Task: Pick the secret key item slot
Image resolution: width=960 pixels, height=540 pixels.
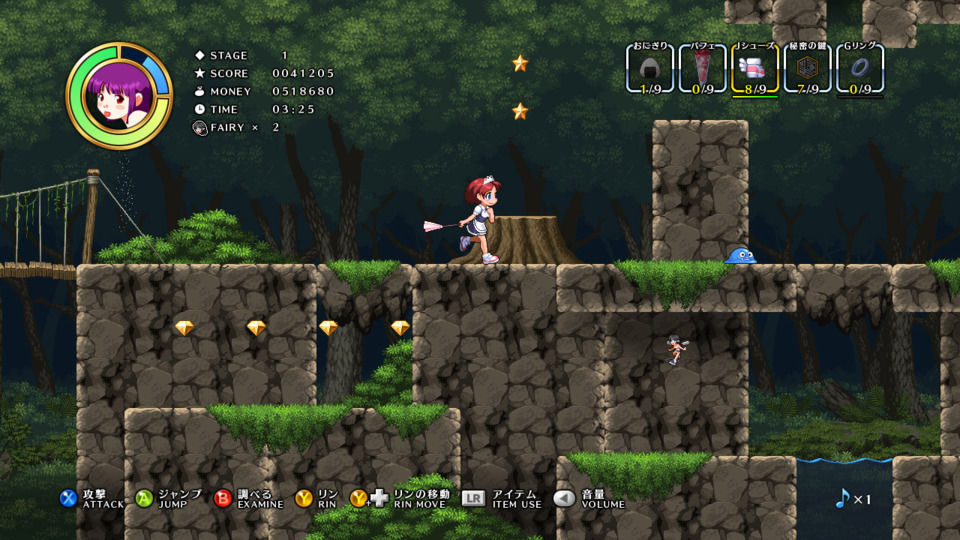Action: tap(807, 69)
